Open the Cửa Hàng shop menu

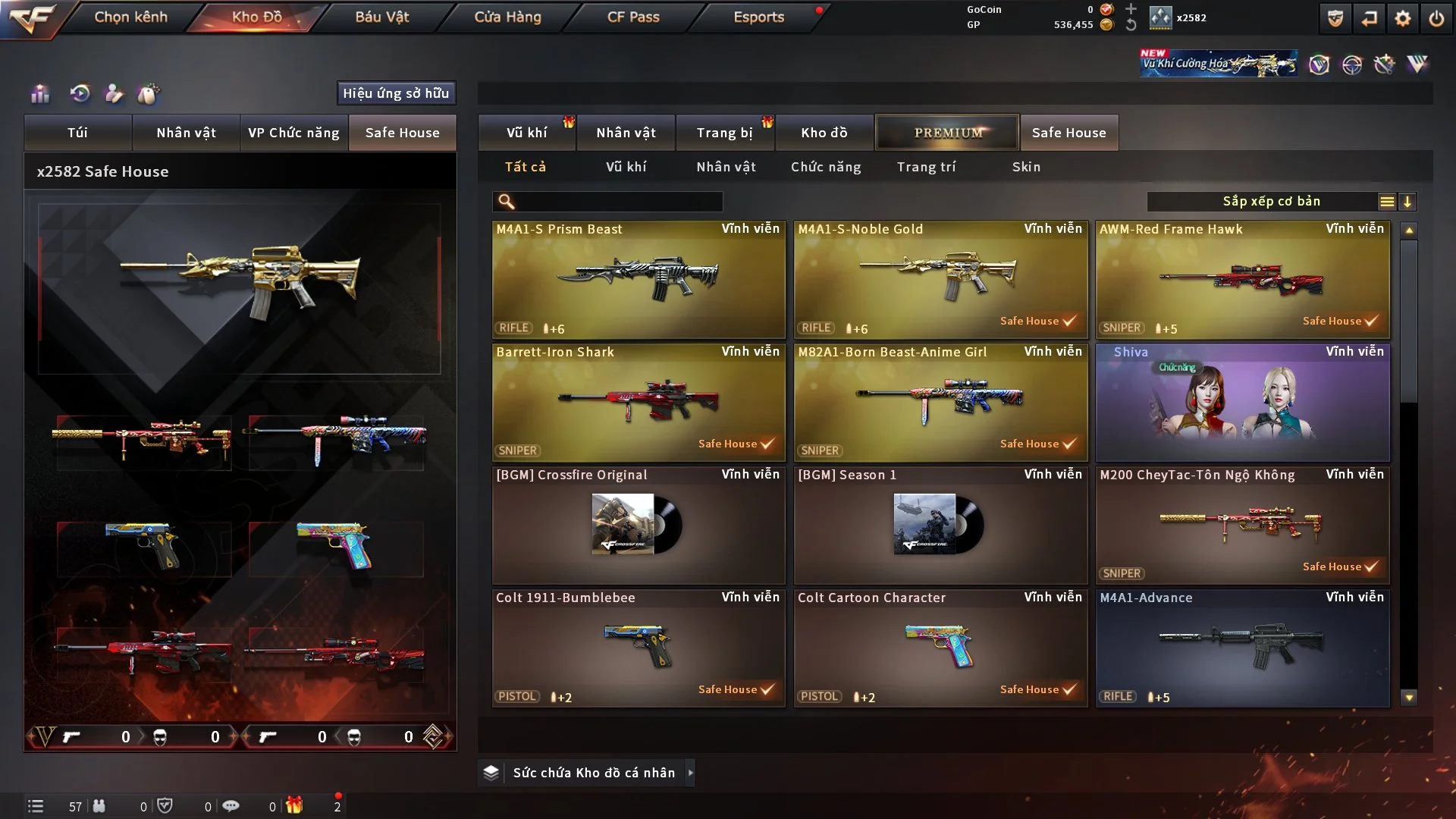point(507,17)
